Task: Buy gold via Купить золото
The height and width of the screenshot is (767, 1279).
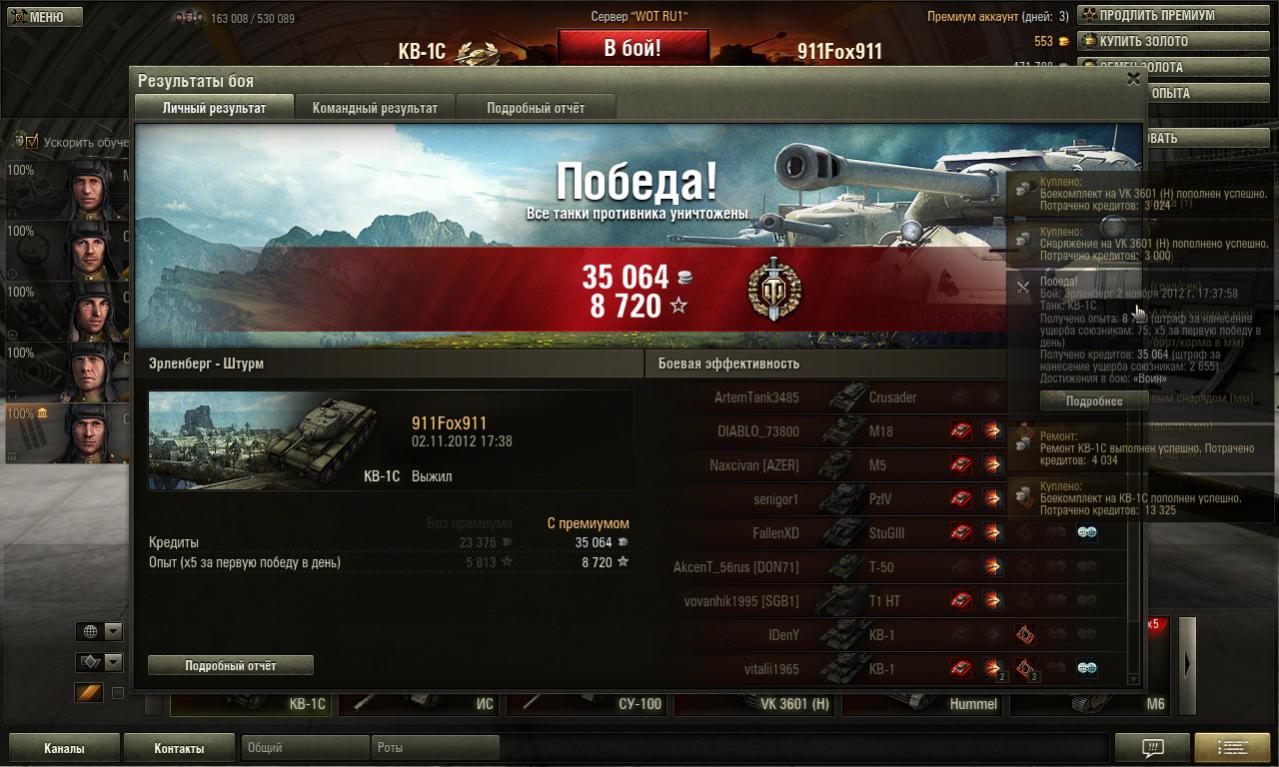Action: coord(1172,41)
